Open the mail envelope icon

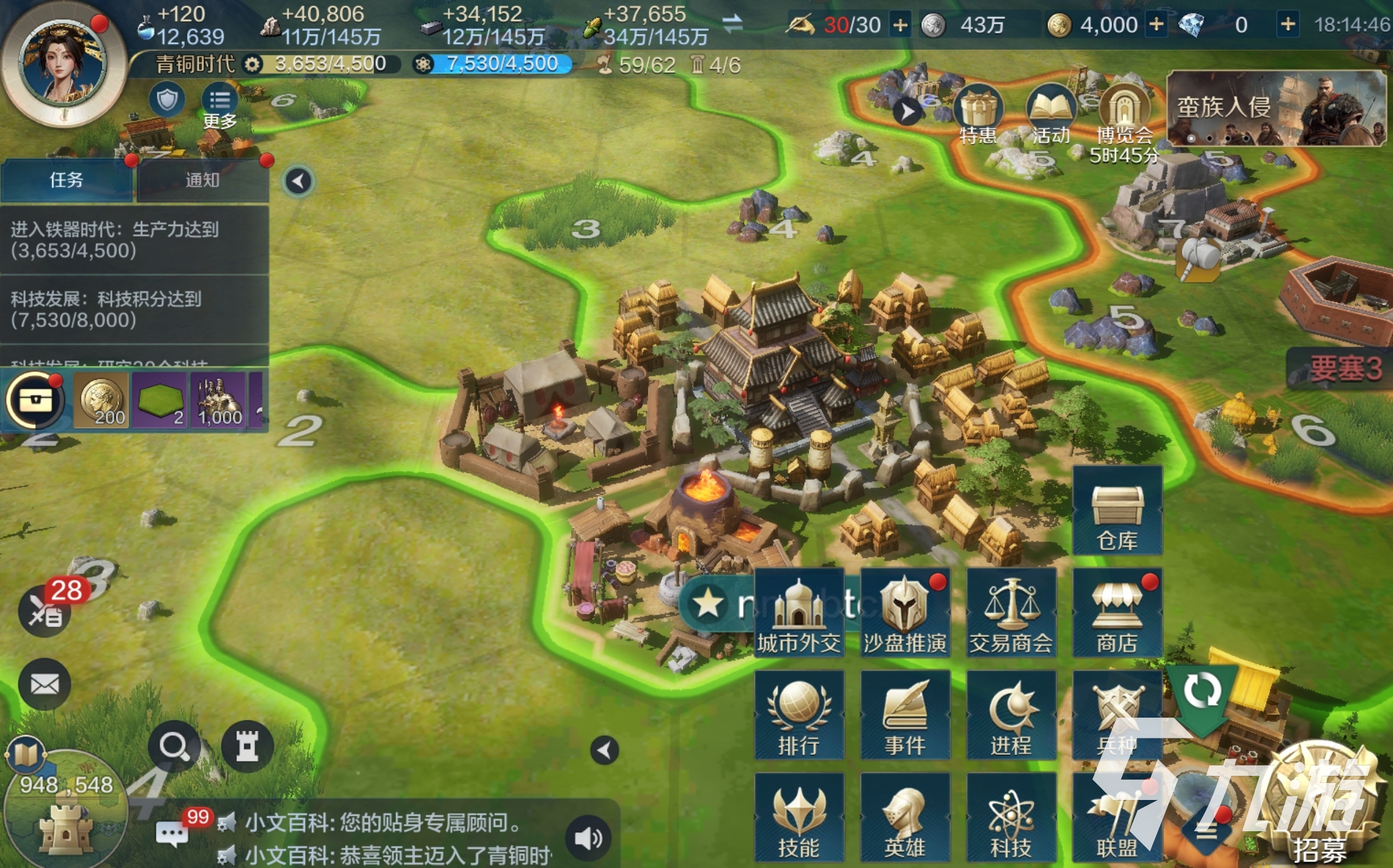(44, 684)
